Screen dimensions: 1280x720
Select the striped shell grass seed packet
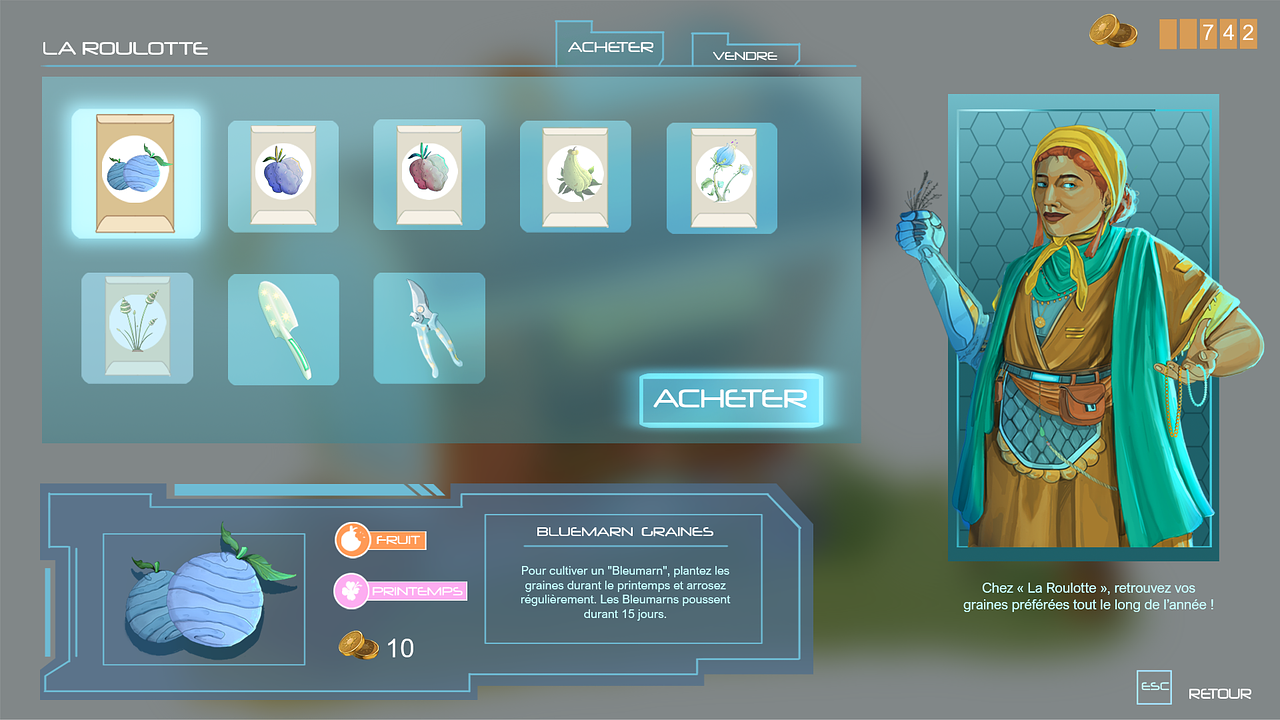point(137,327)
